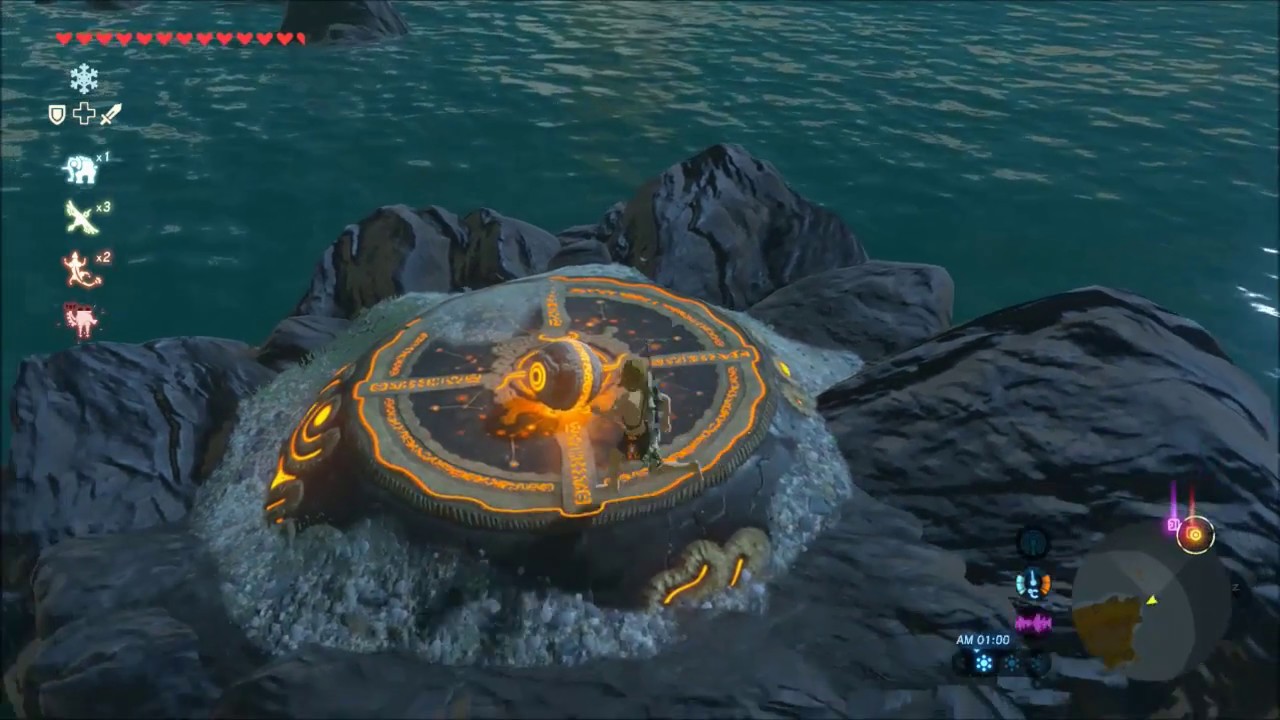The image size is (1280, 720).
Task: Click the highlighted current weather forecast icon
Action: coord(984,662)
